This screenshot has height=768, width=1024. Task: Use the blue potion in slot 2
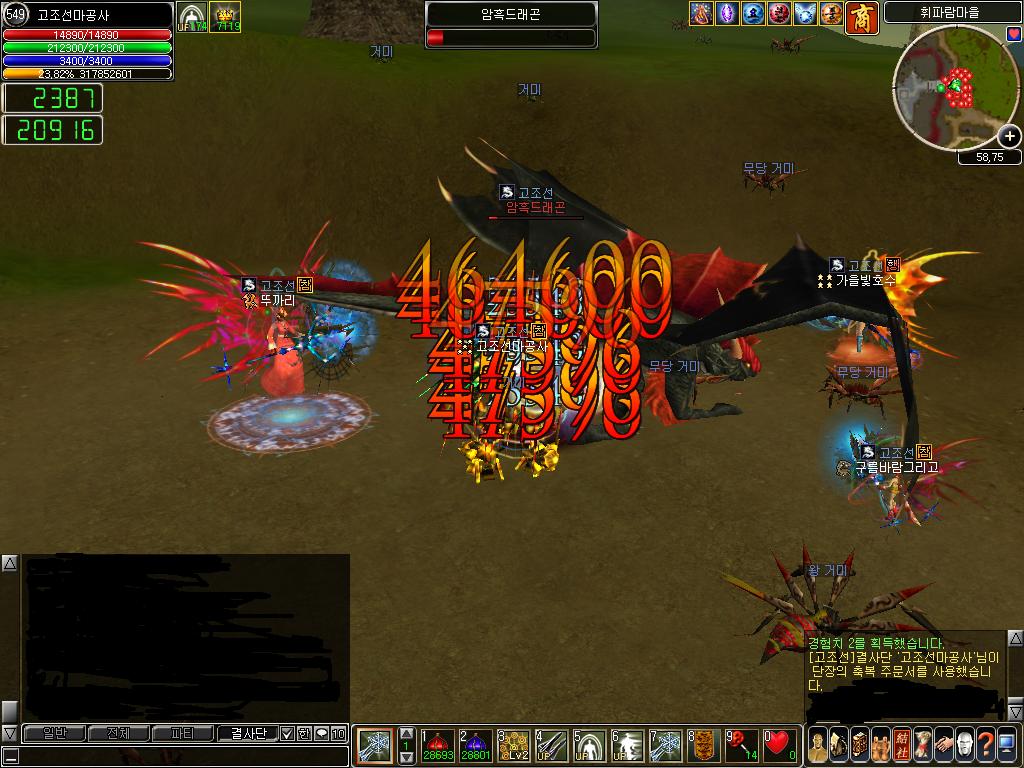475,746
